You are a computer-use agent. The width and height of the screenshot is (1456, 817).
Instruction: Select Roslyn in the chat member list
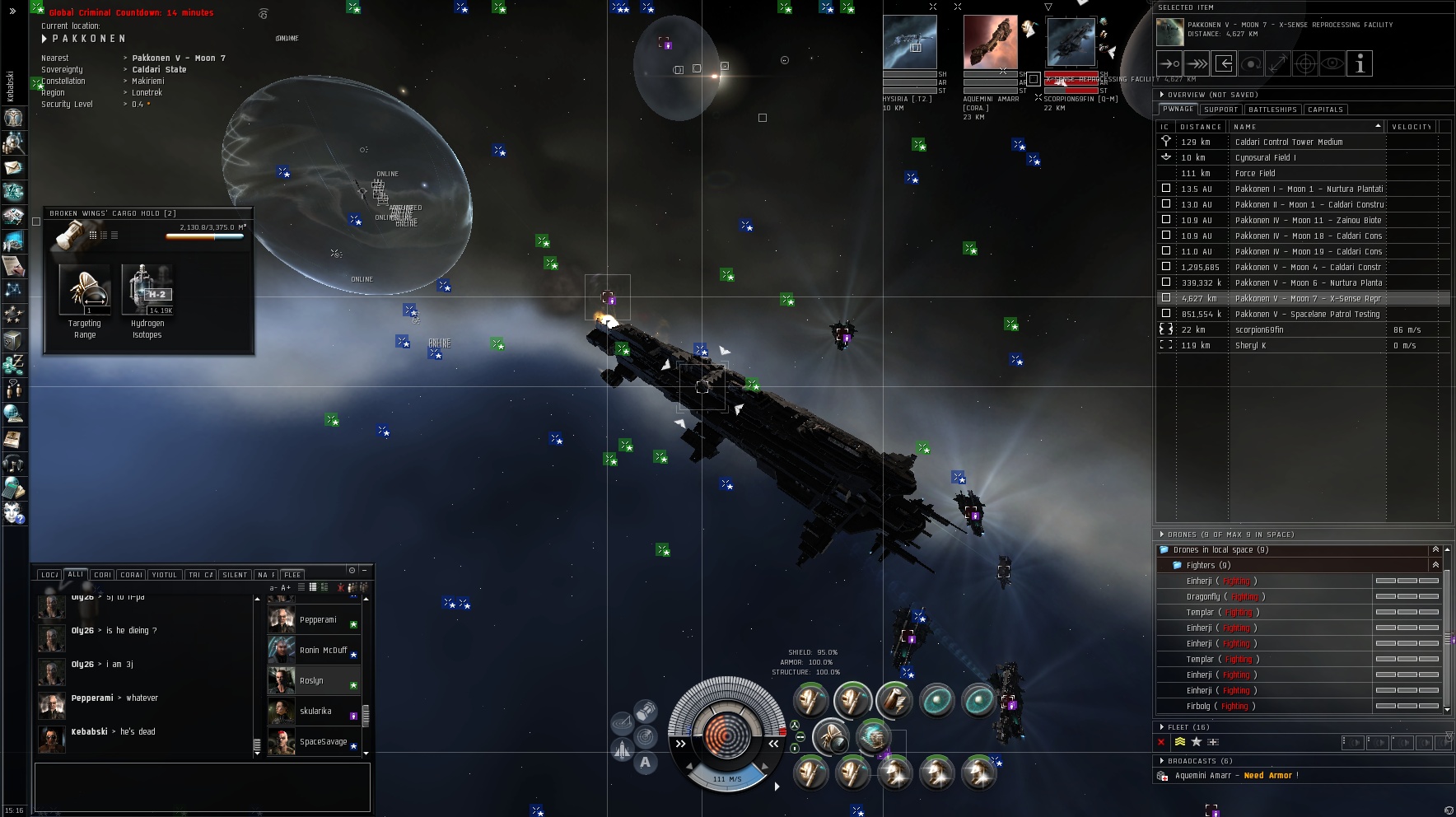311,681
